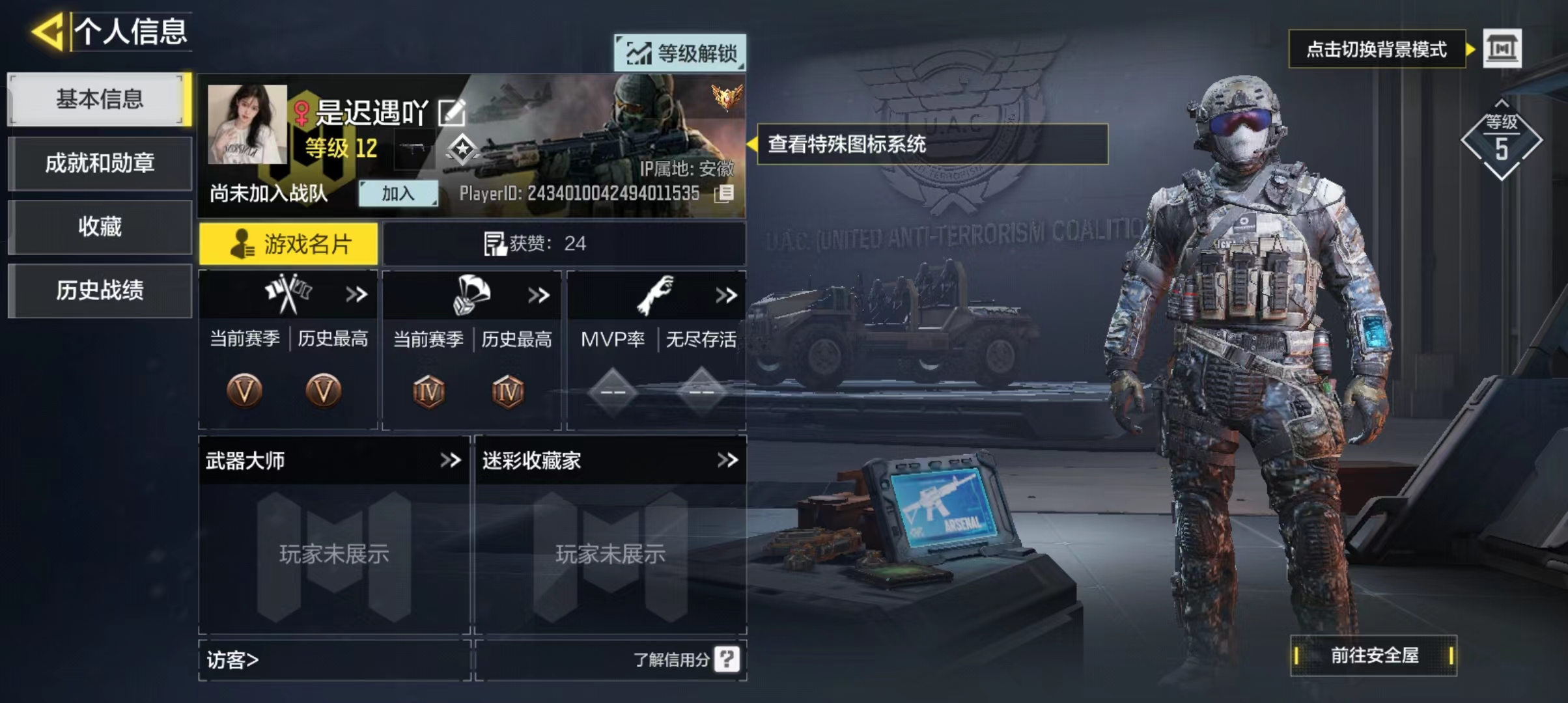Open the 游戏名片 card
The width and height of the screenshot is (1568, 703).
(288, 244)
